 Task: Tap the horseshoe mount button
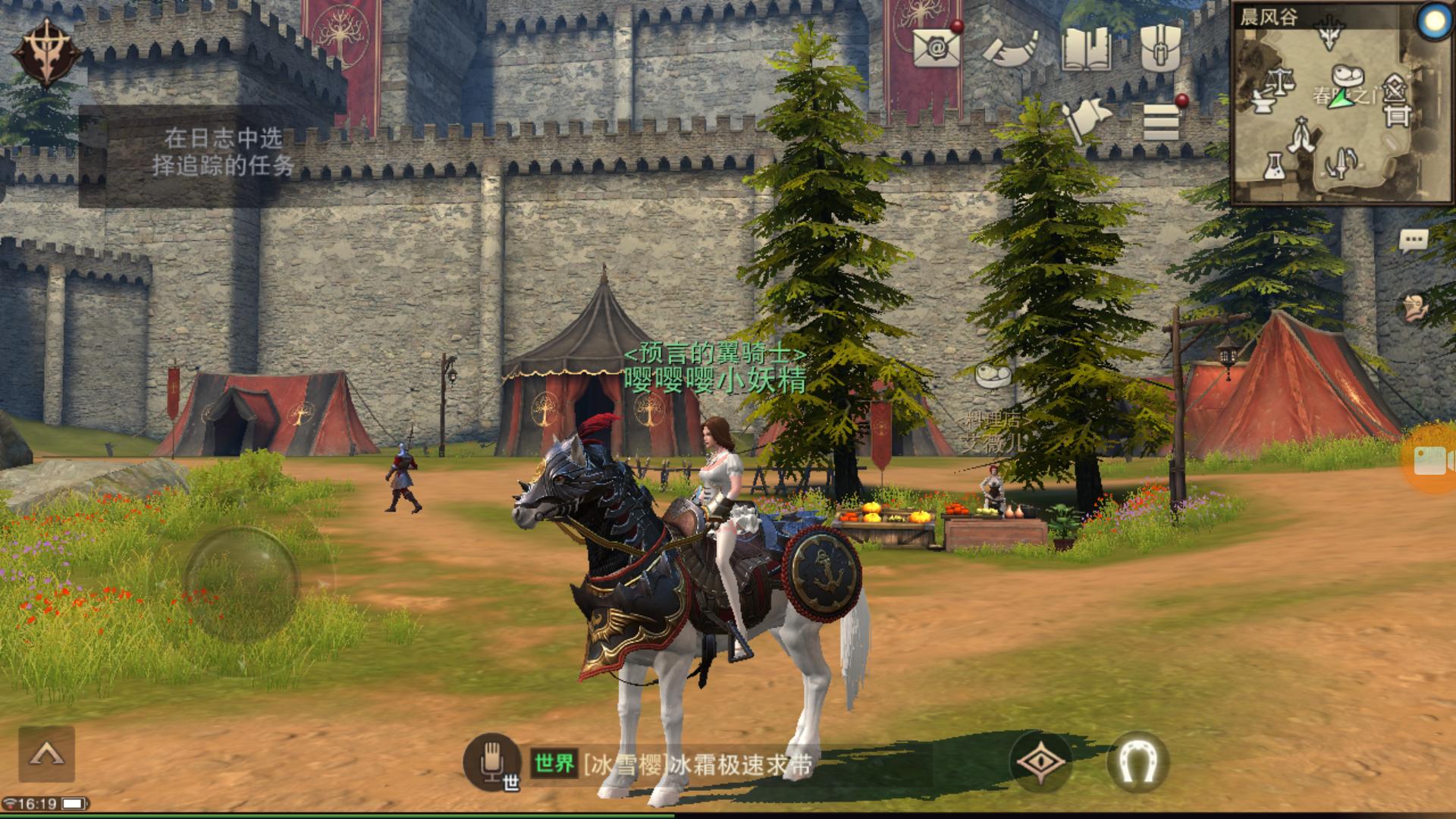click(1137, 761)
